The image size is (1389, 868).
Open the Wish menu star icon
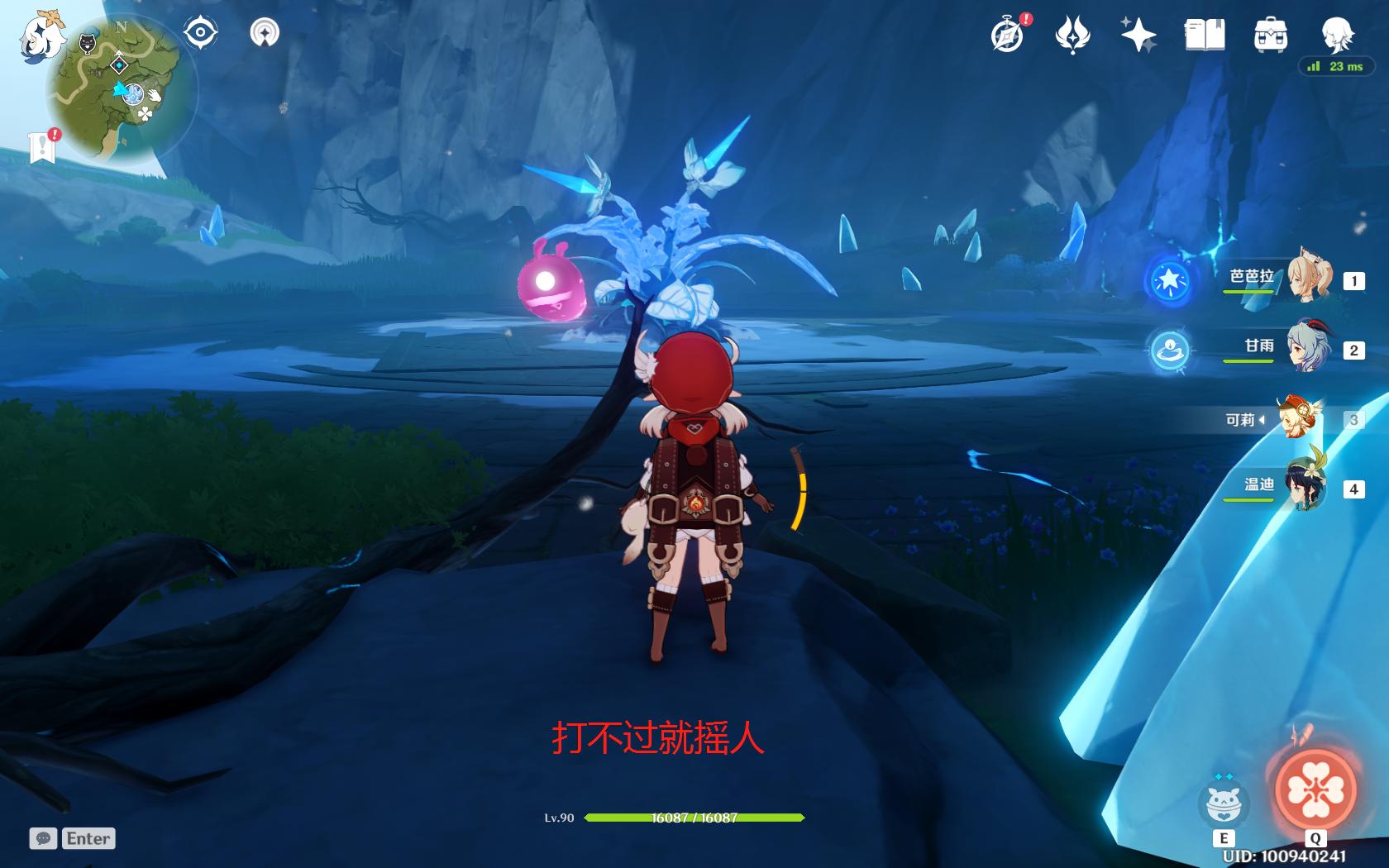pyautogui.click(x=1138, y=35)
